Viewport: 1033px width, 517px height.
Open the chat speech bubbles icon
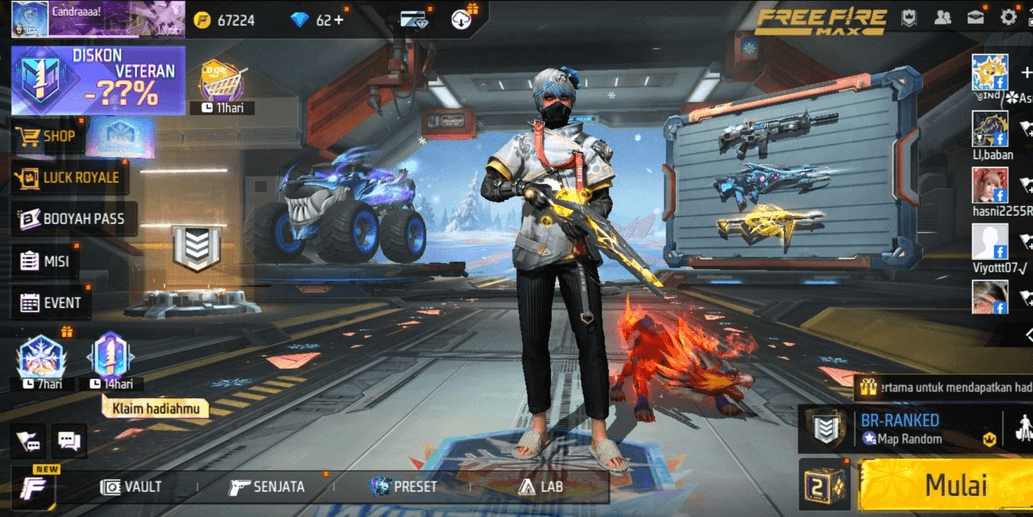pyautogui.click(x=68, y=439)
